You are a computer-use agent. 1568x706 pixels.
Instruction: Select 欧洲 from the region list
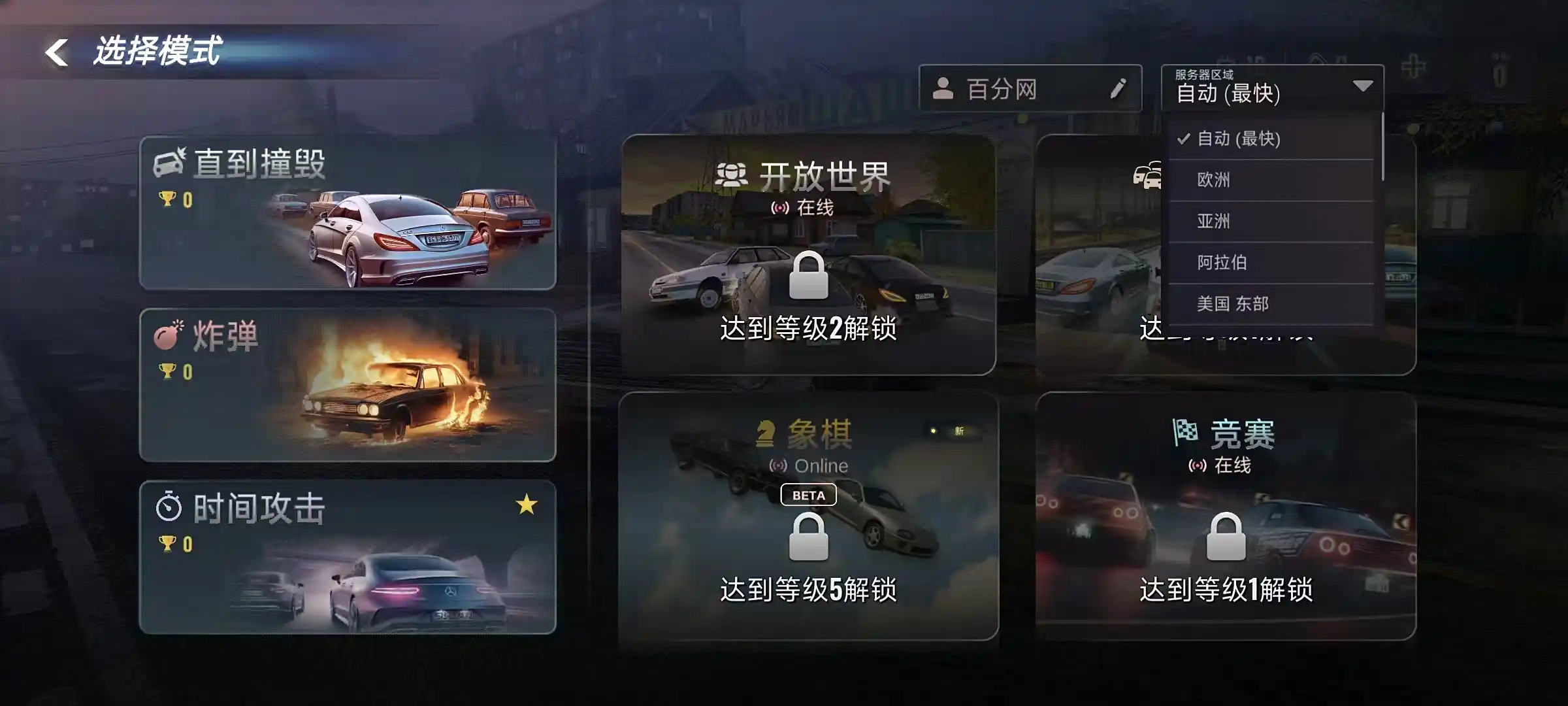click(1215, 180)
